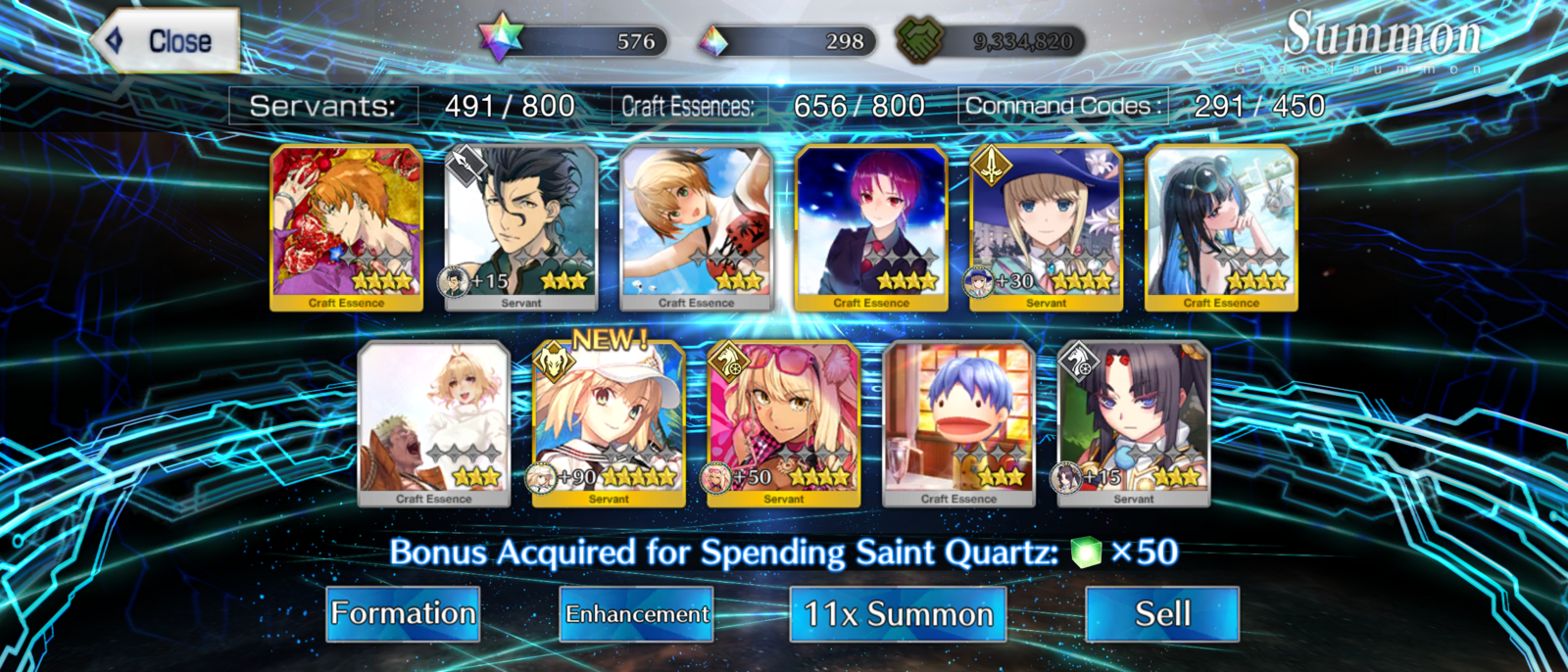Open the Formation menu
This screenshot has height=672, width=1568.
(403, 614)
